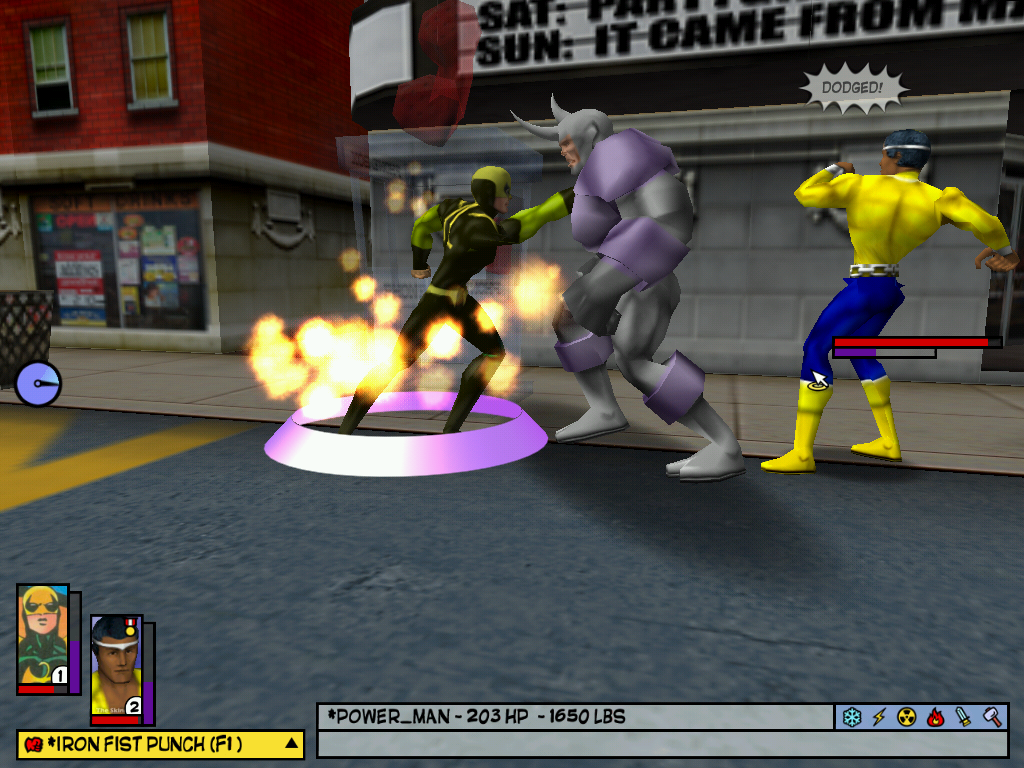Select the Power Man hero portrait
1024x768 pixels.
pyautogui.click(x=116, y=666)
